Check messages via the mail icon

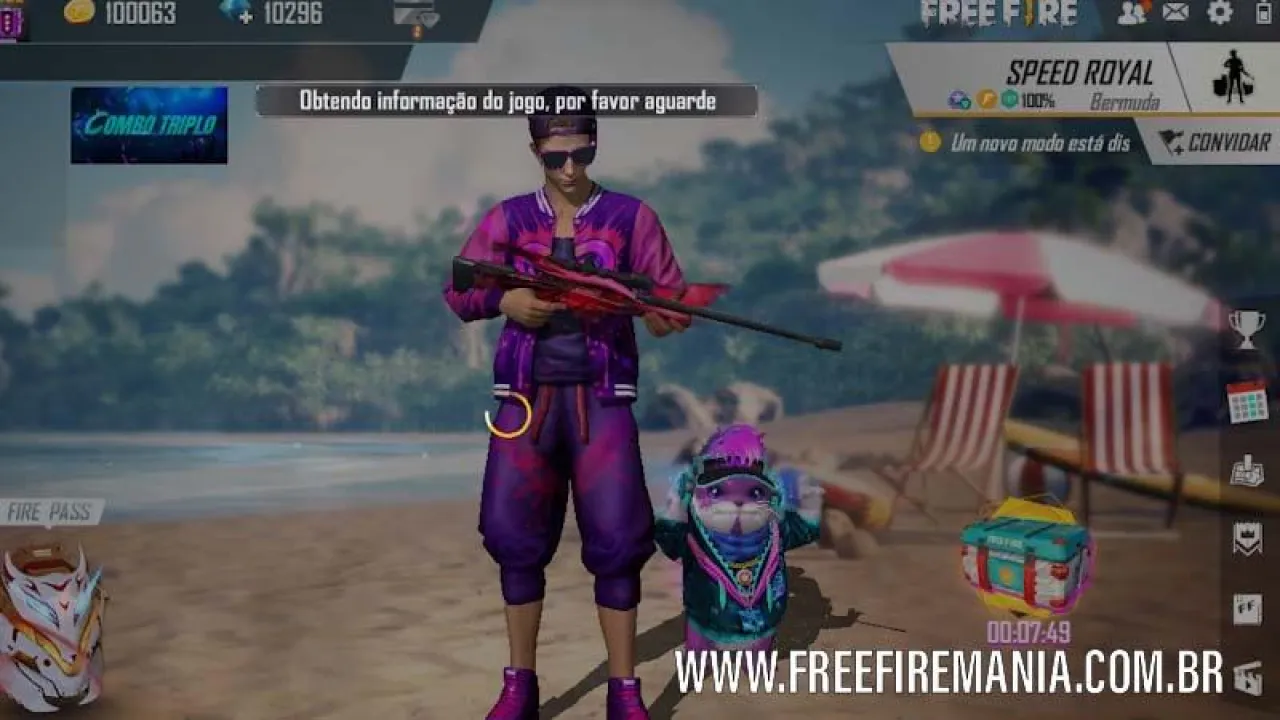pyautogui.click(x=1175, y=10)
